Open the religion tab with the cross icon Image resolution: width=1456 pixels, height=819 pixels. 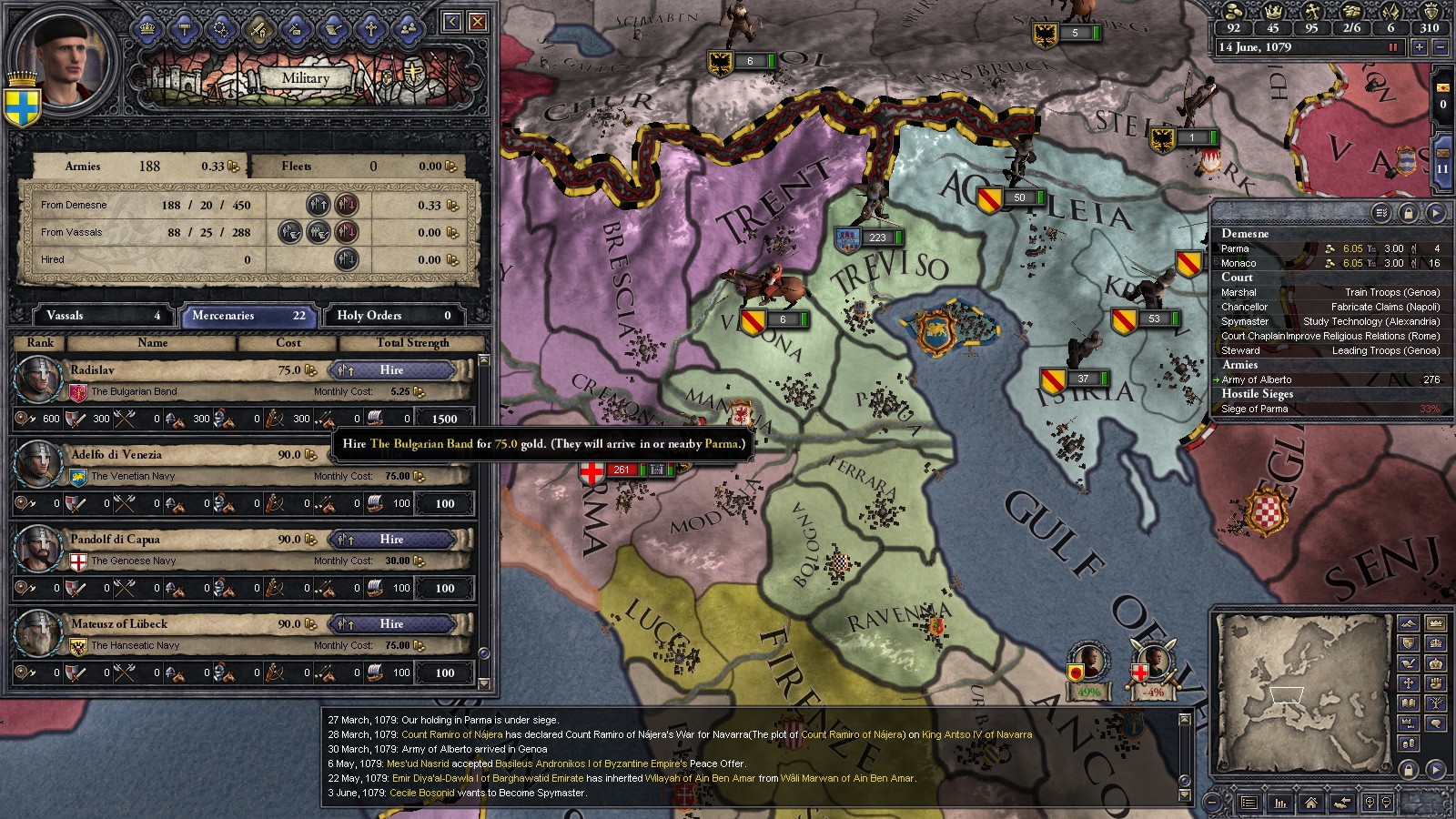click(x=370, y=29)
